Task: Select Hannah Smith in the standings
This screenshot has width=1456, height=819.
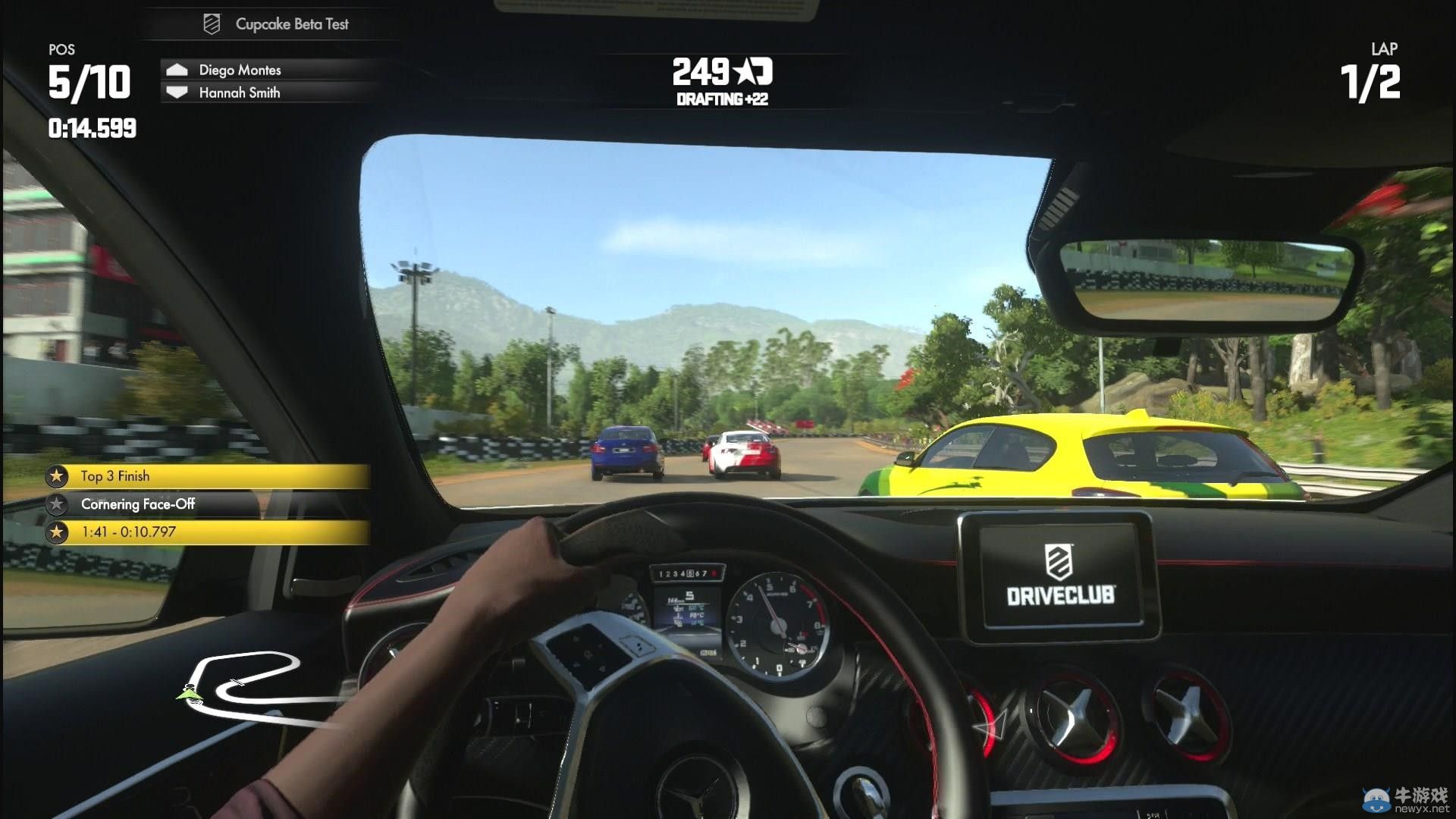Action: (240, 93)
